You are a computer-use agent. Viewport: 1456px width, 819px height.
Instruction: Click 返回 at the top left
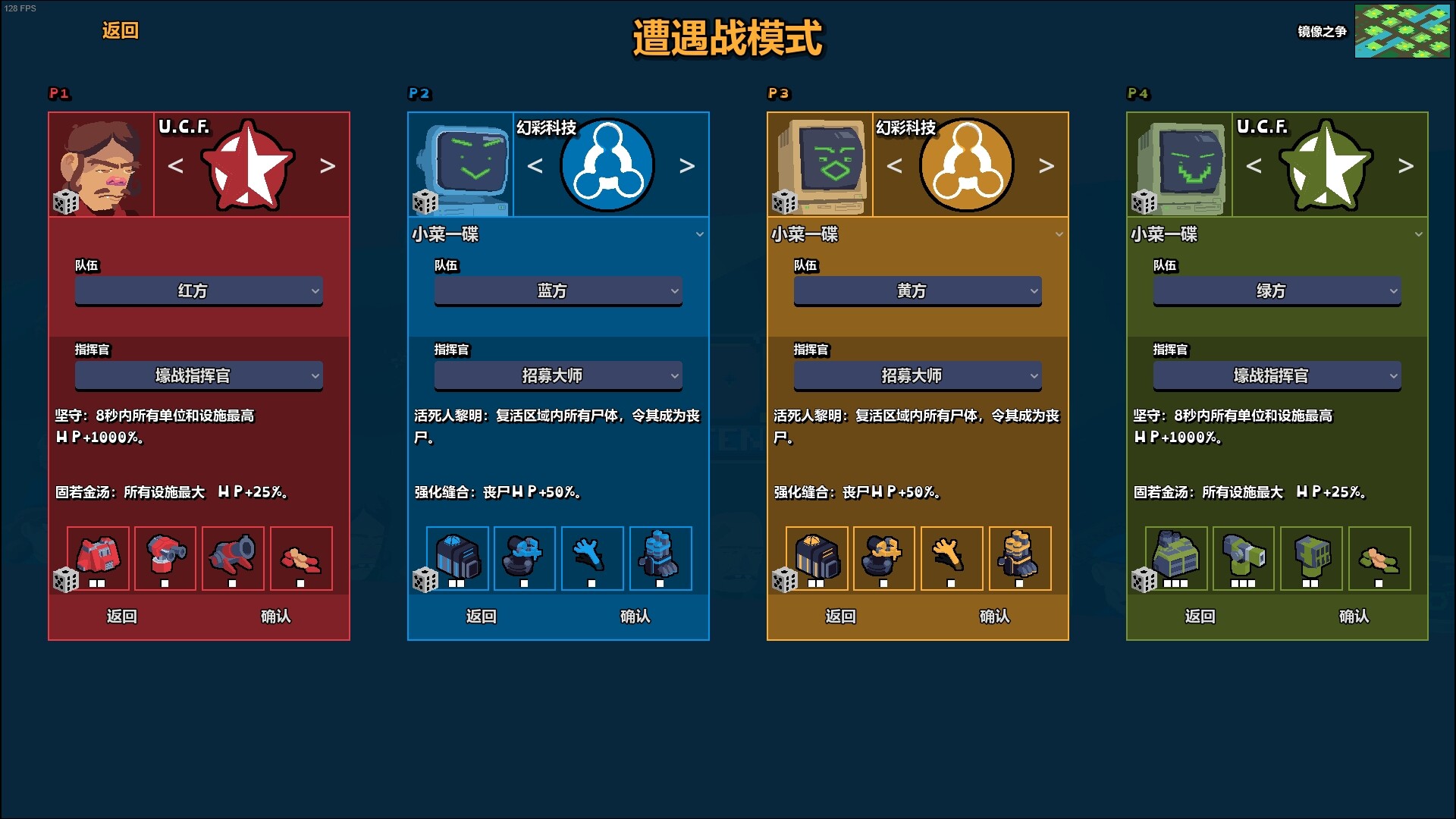120,32
